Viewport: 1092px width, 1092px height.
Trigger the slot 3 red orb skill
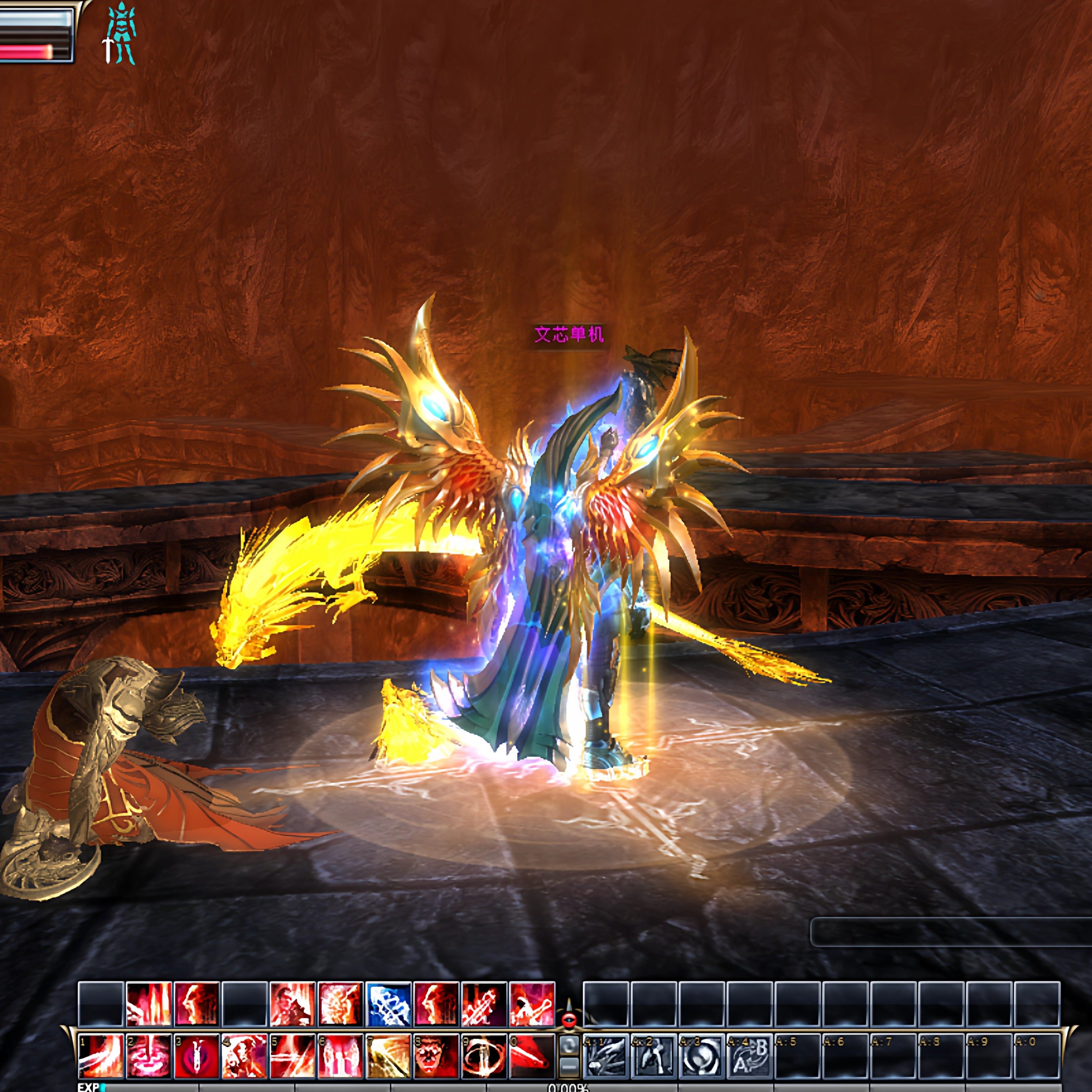tap(196, 1055)
